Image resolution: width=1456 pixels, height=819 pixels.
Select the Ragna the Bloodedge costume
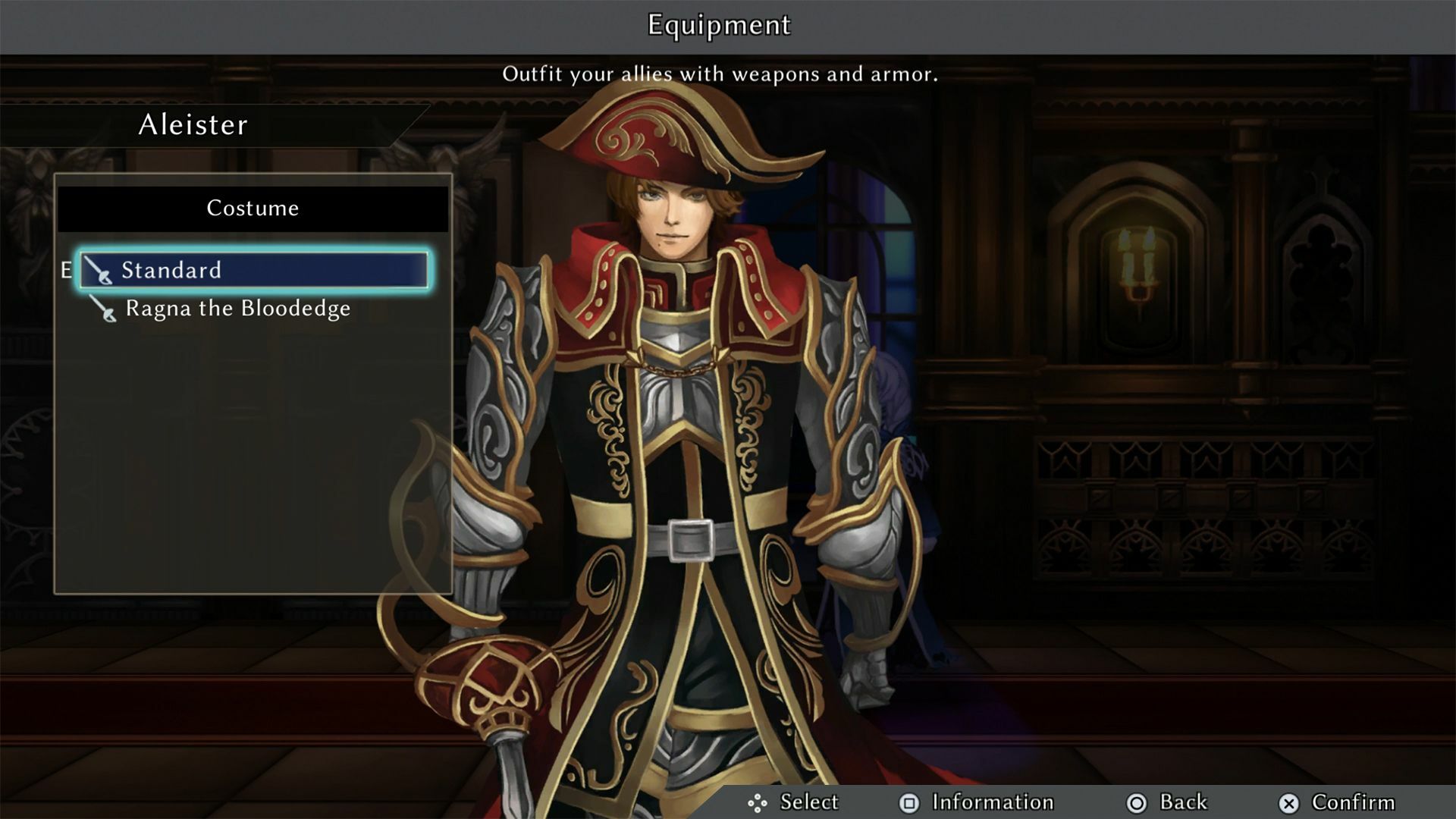tap(237, 309)
